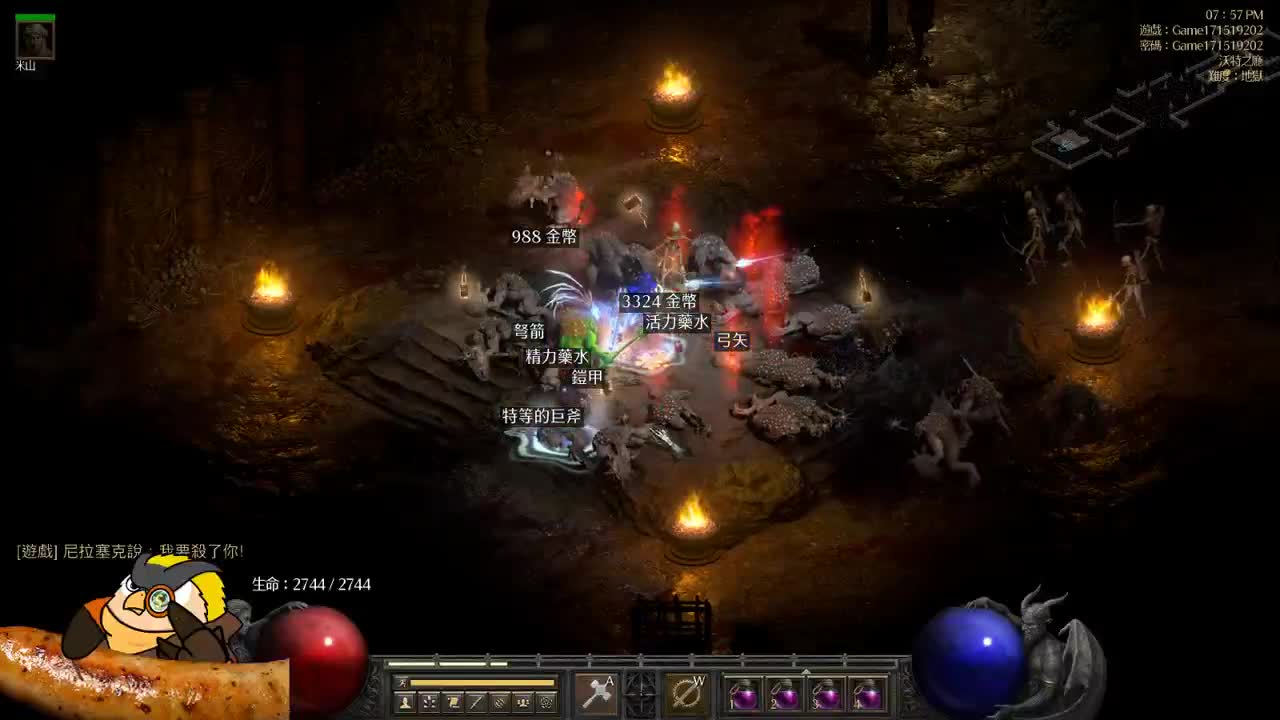This screenshot has width=1280, height=720.
Task: Open the party icon with two figures
Action: [x=522, y=702]
